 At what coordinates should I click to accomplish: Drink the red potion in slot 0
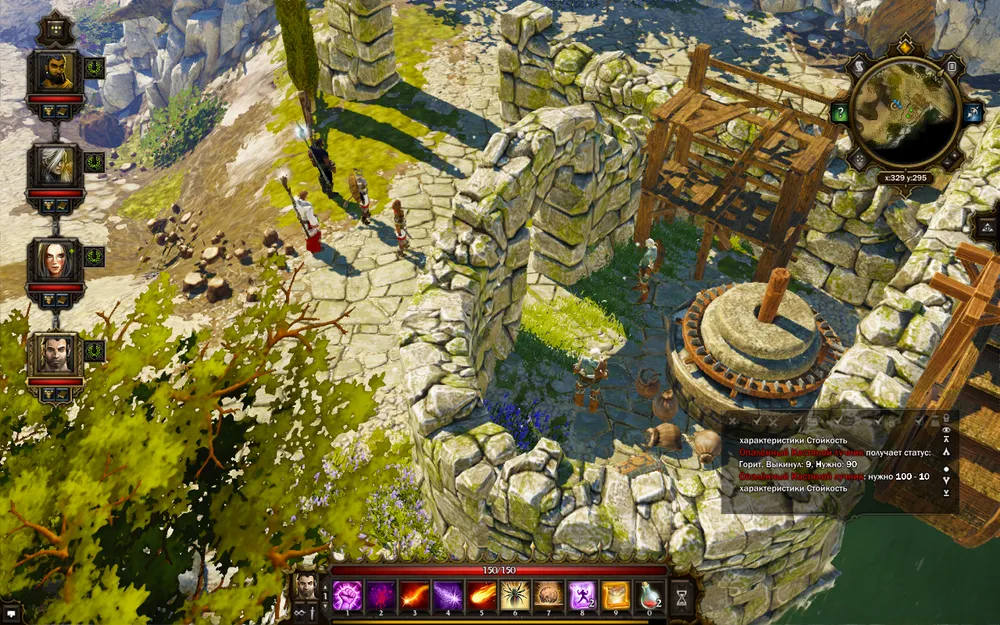[650, 595]
